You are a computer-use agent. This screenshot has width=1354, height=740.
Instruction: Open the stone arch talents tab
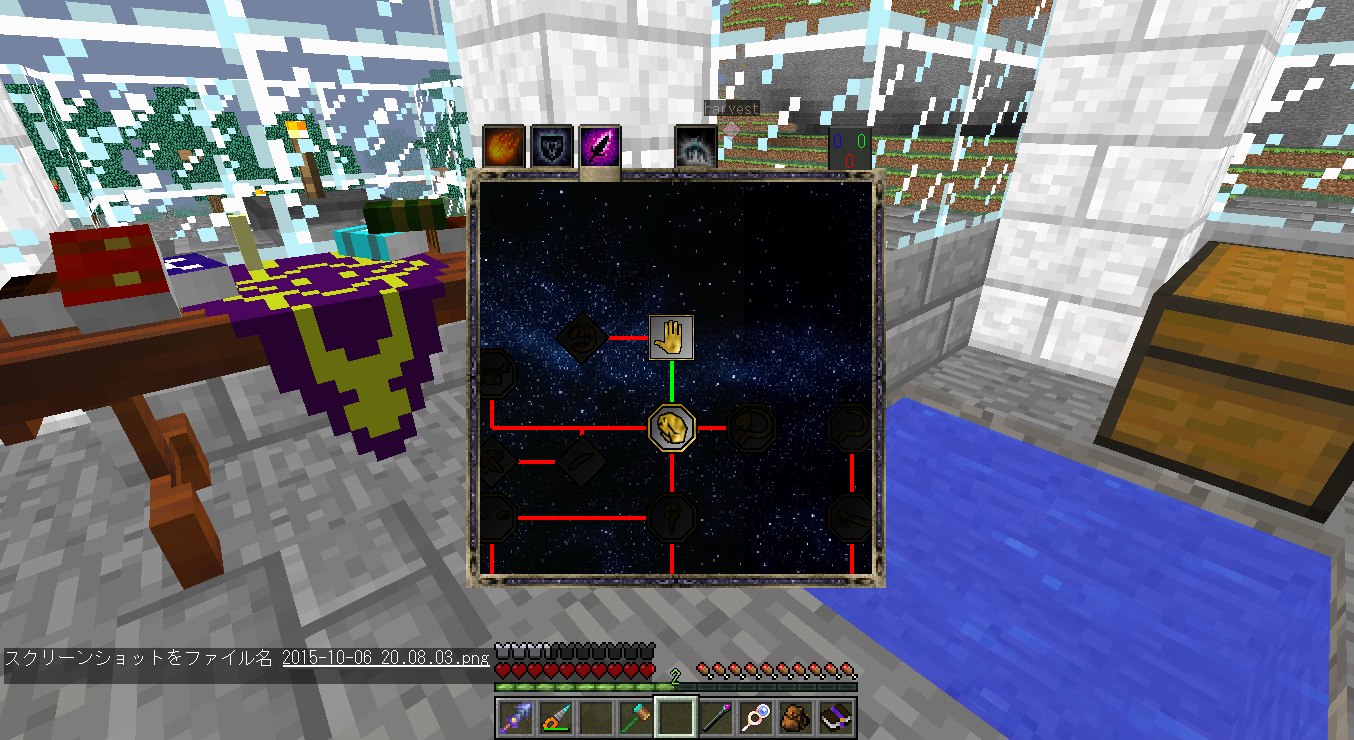coord(694,146)
